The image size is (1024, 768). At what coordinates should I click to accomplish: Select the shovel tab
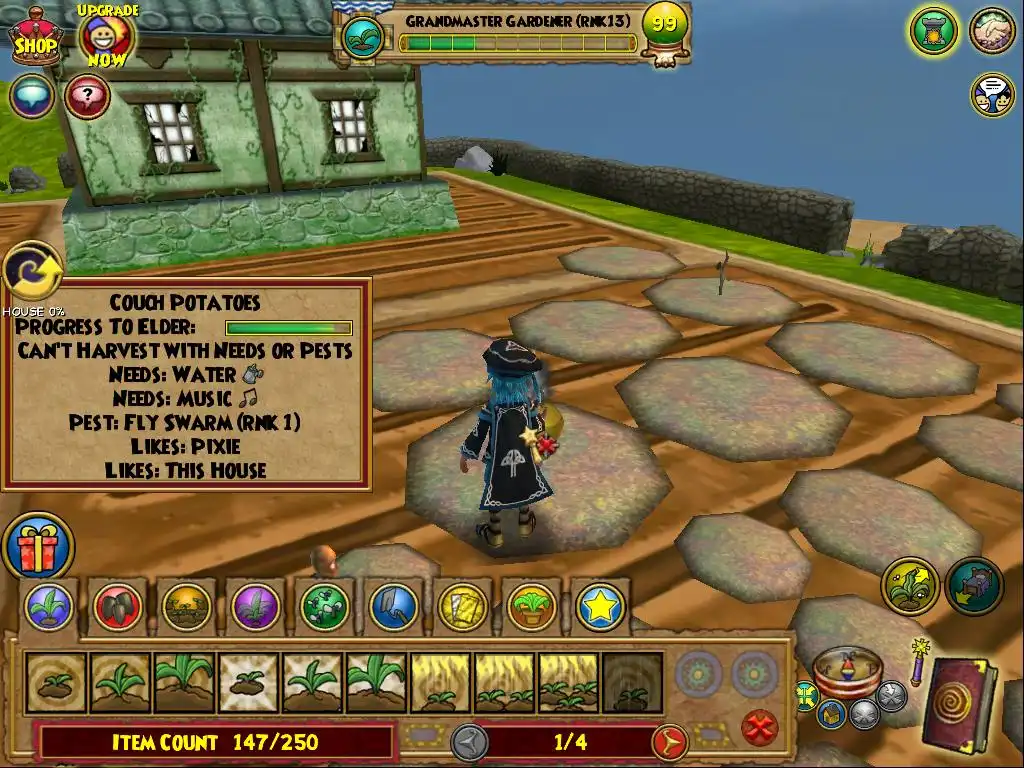[x=393, y=606]
